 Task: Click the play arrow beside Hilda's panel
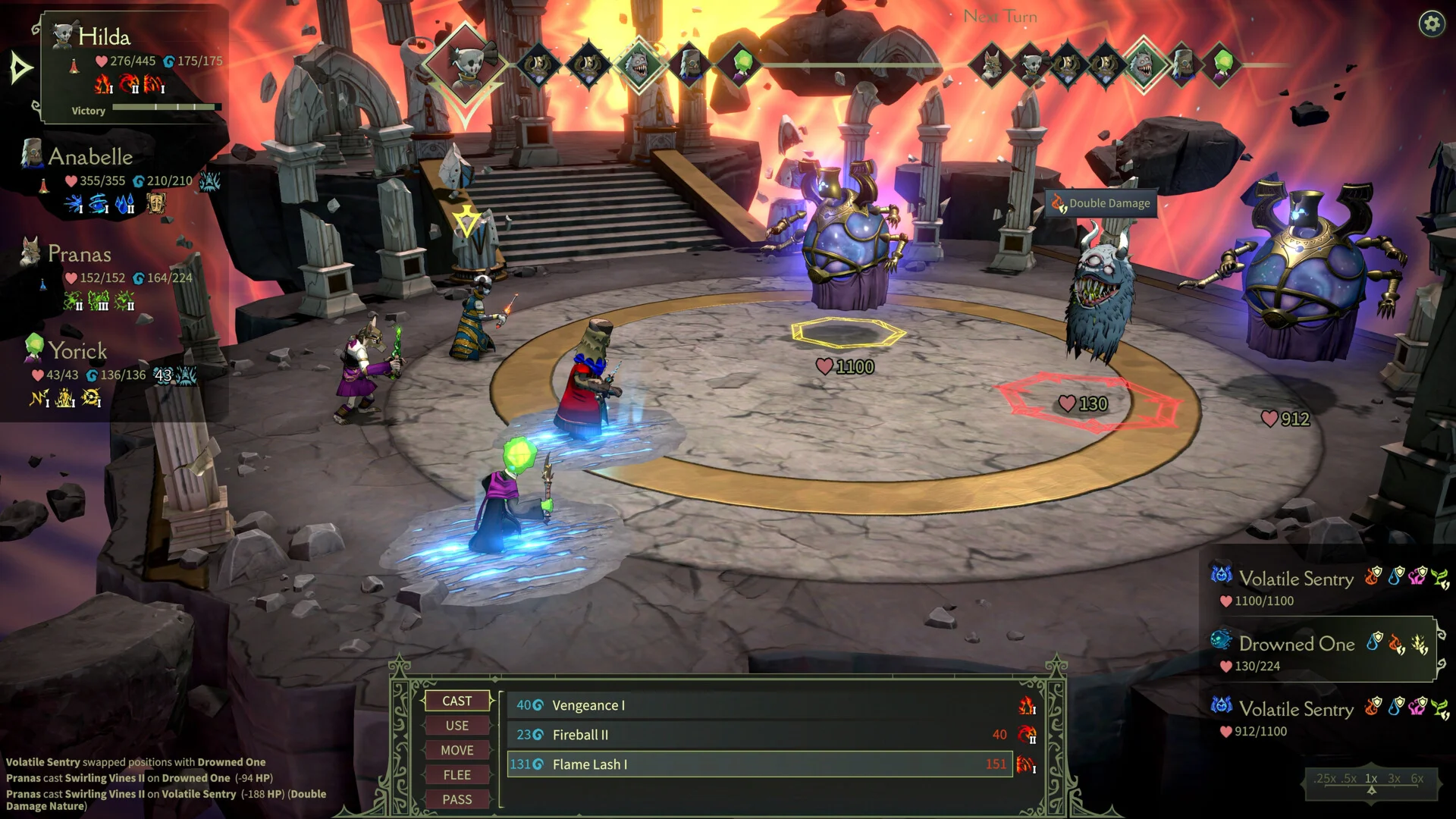pyautogui.click(x=20, y=69)
